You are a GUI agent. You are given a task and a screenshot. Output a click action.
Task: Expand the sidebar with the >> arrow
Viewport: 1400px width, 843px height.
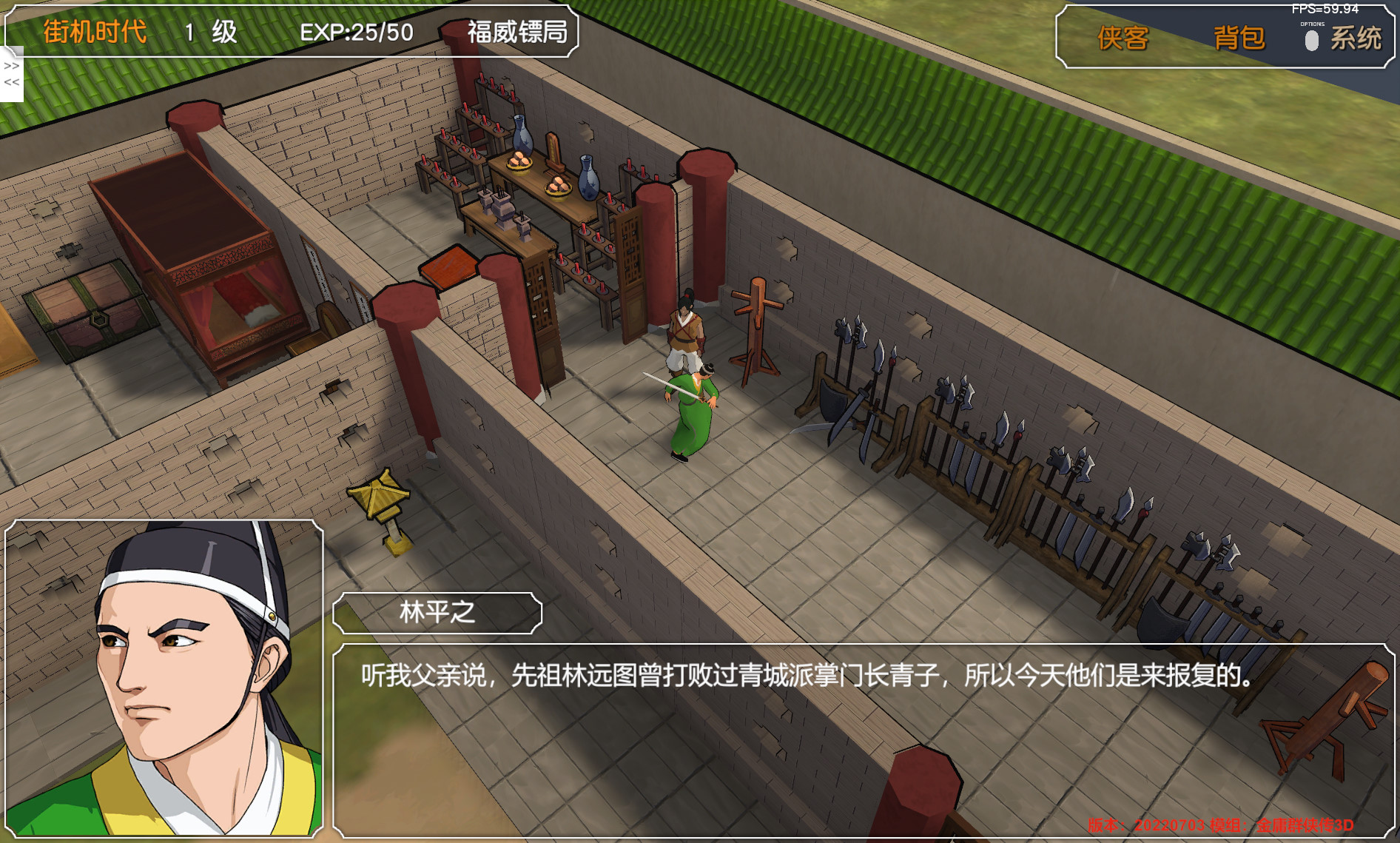[10, 67]
